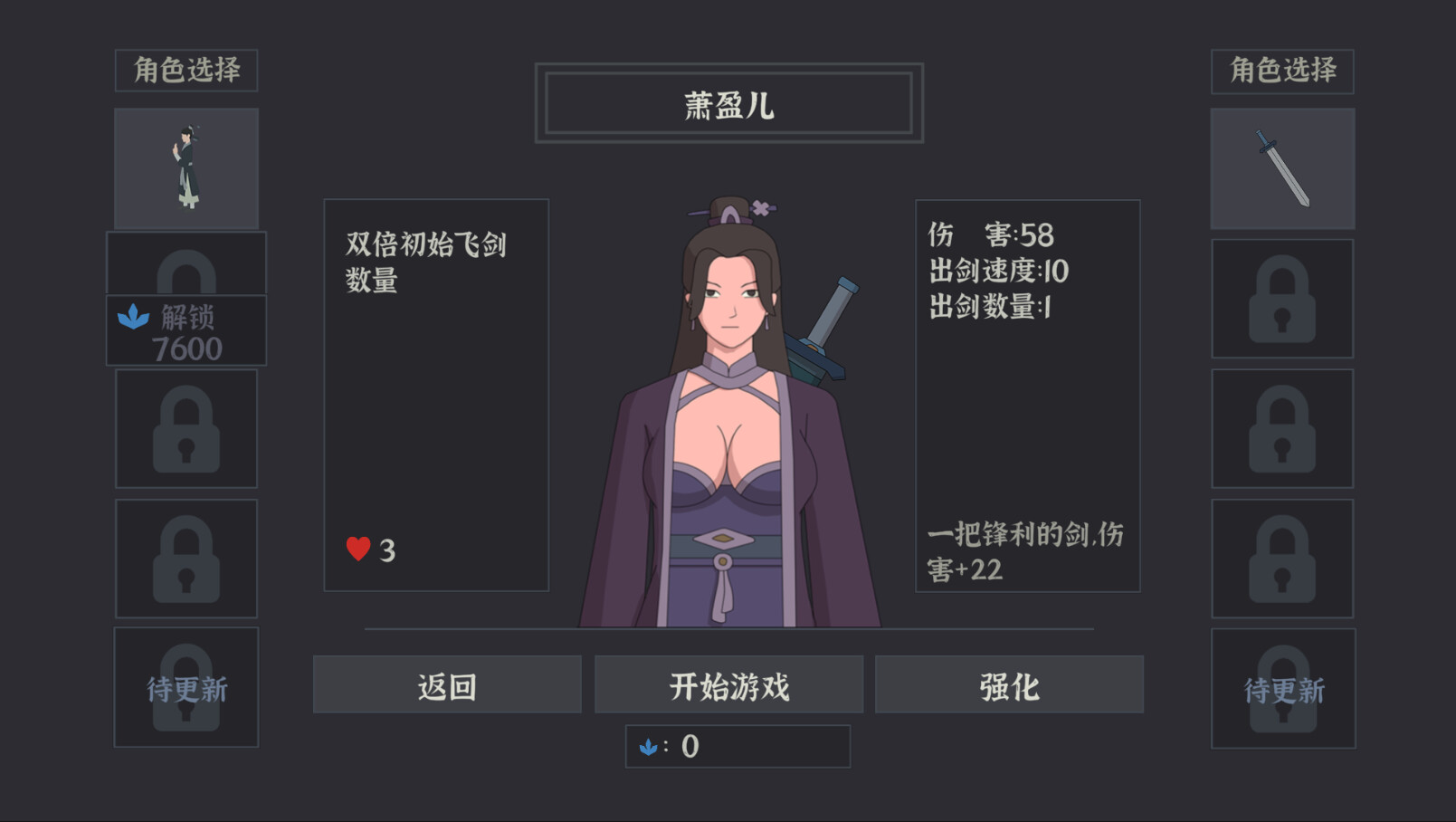
Task: Click the sword weapon icon in right panel
Action: (1282, 167)
